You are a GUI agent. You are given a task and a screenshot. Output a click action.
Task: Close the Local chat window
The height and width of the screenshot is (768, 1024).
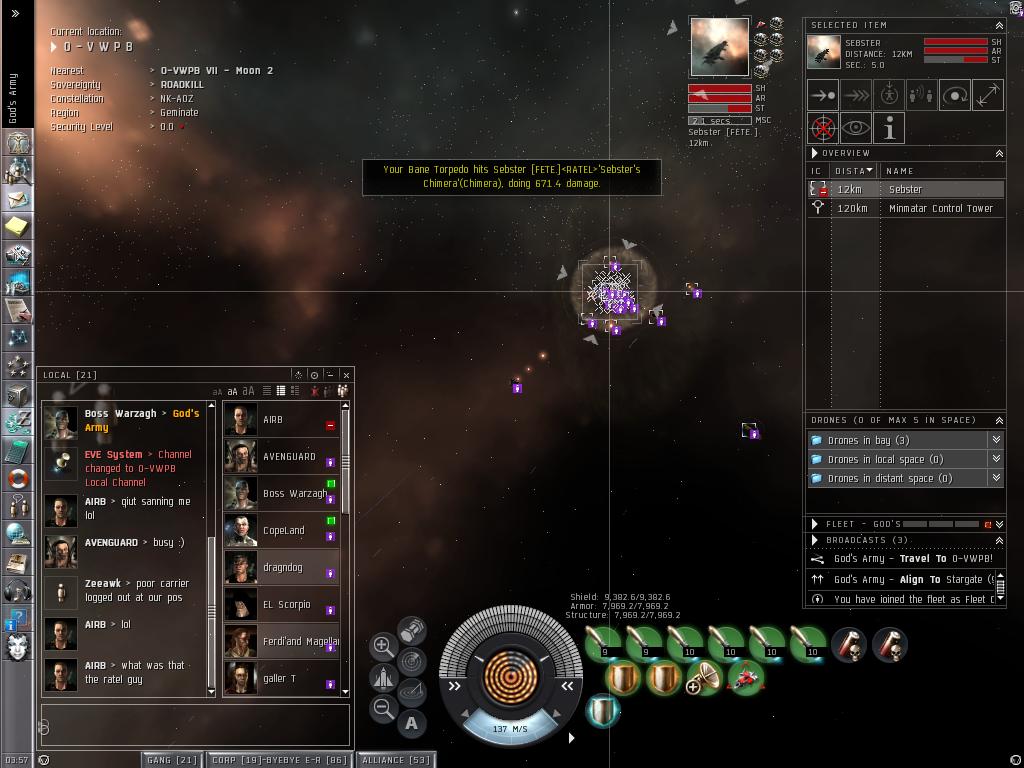click(x=346, y=375)
